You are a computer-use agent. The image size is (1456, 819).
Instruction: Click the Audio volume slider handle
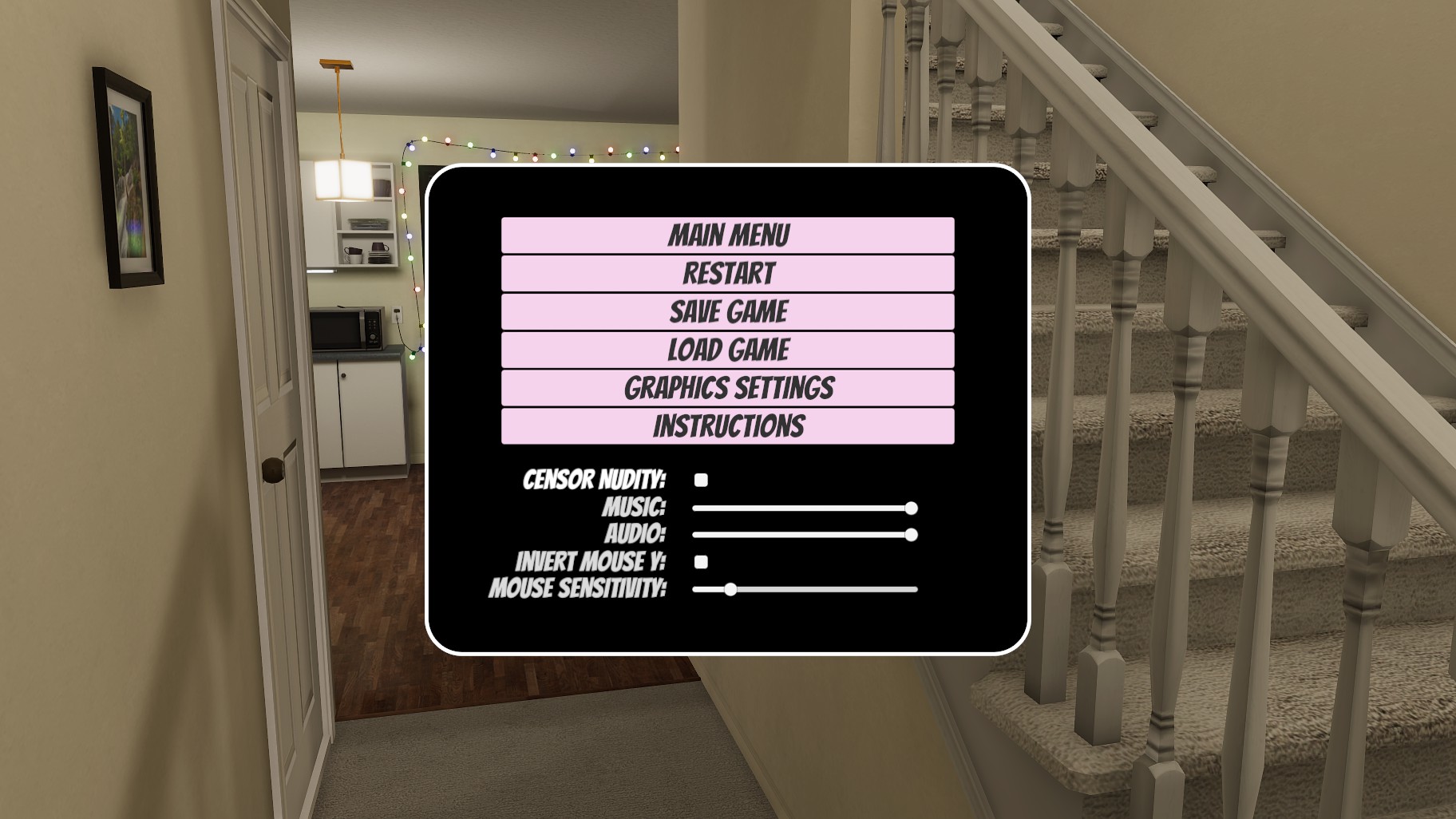pyautogui.click(x=911, y=535)
